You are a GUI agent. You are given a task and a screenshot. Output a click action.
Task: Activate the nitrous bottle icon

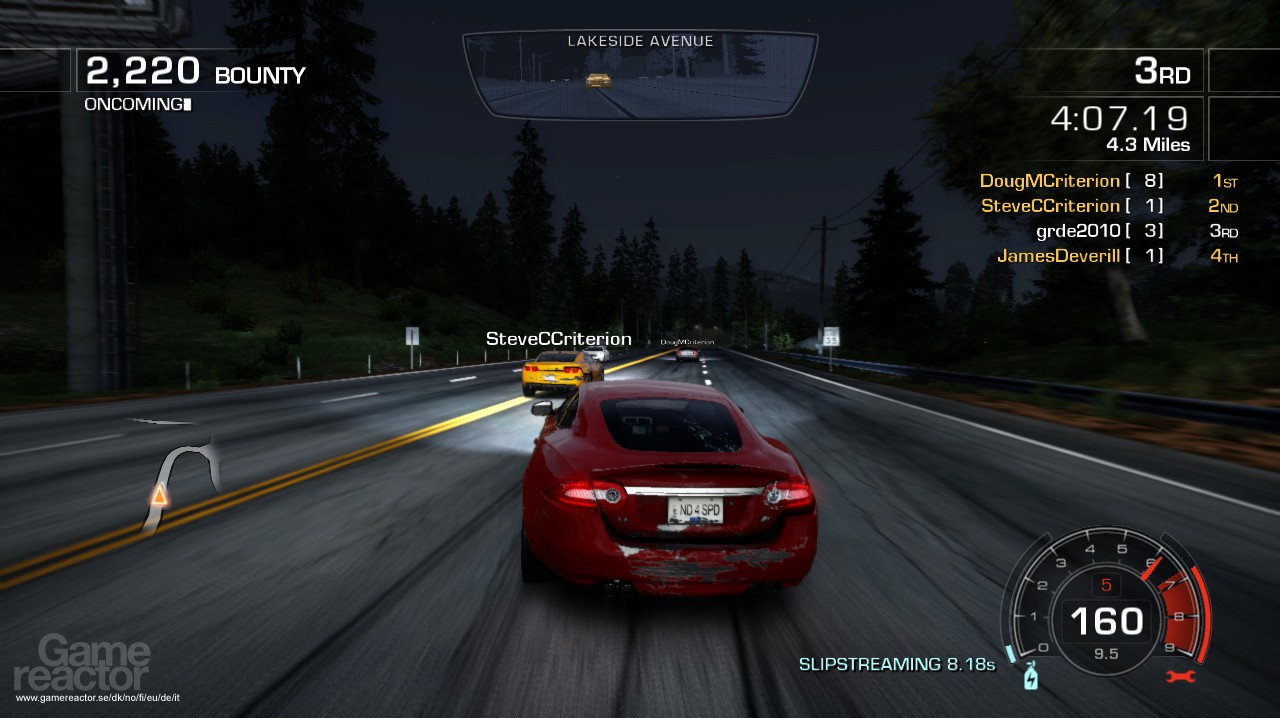(1030, 678)
